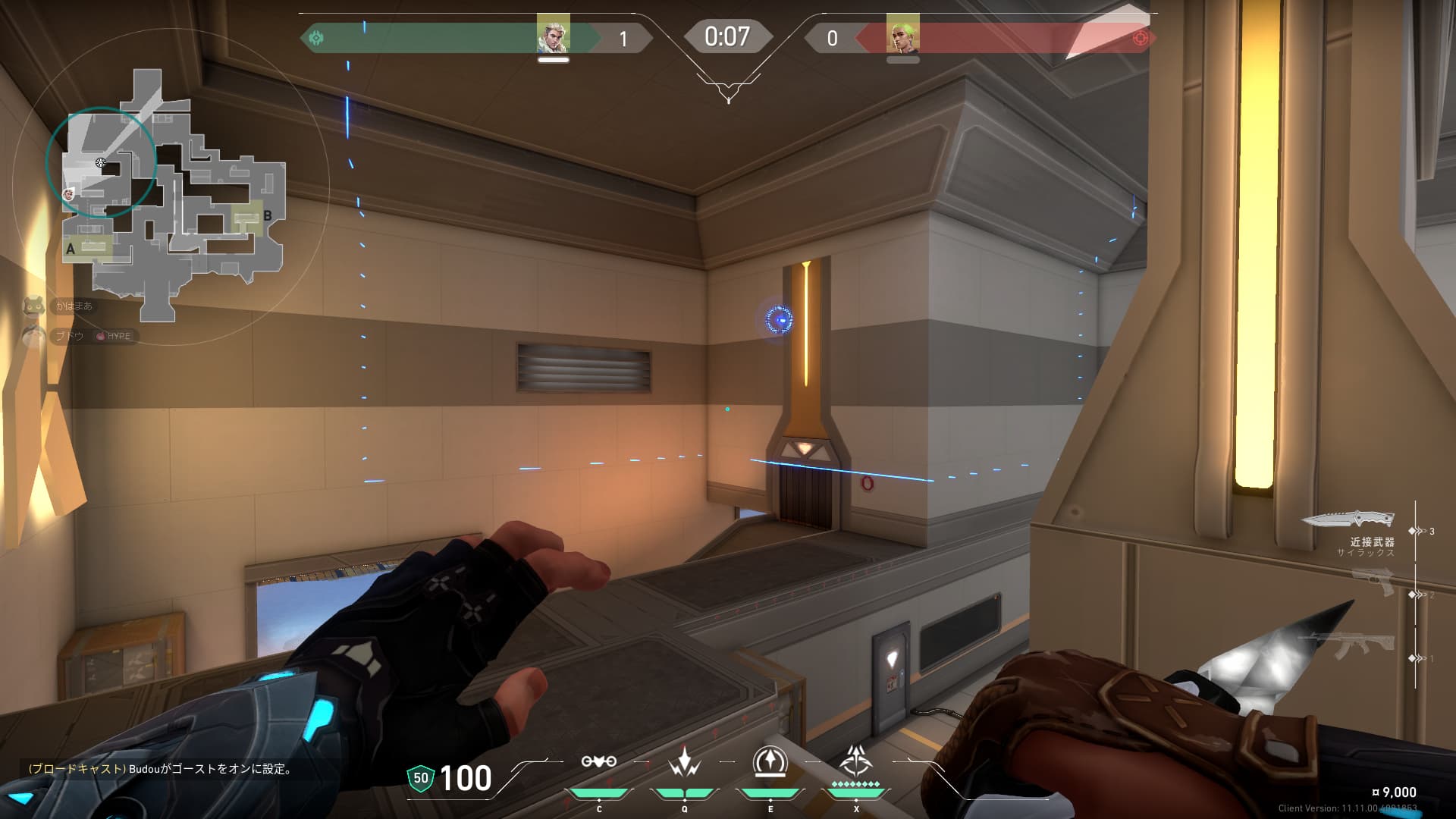Select player かはまあ in the party list
Screen dimensions: 1456x819
pyautogui.click(x=74, y=306)
